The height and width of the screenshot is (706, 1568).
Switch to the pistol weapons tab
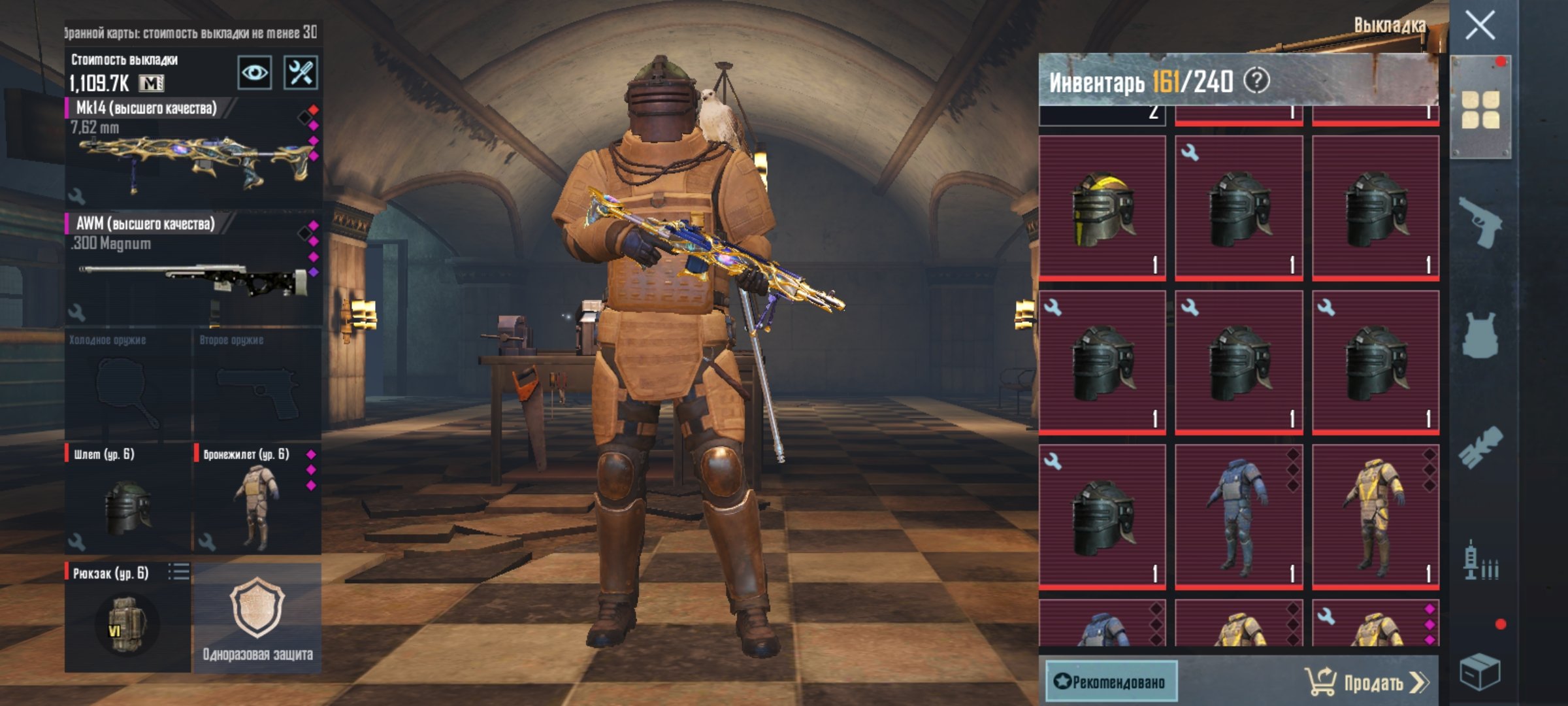coord(1480,222)
